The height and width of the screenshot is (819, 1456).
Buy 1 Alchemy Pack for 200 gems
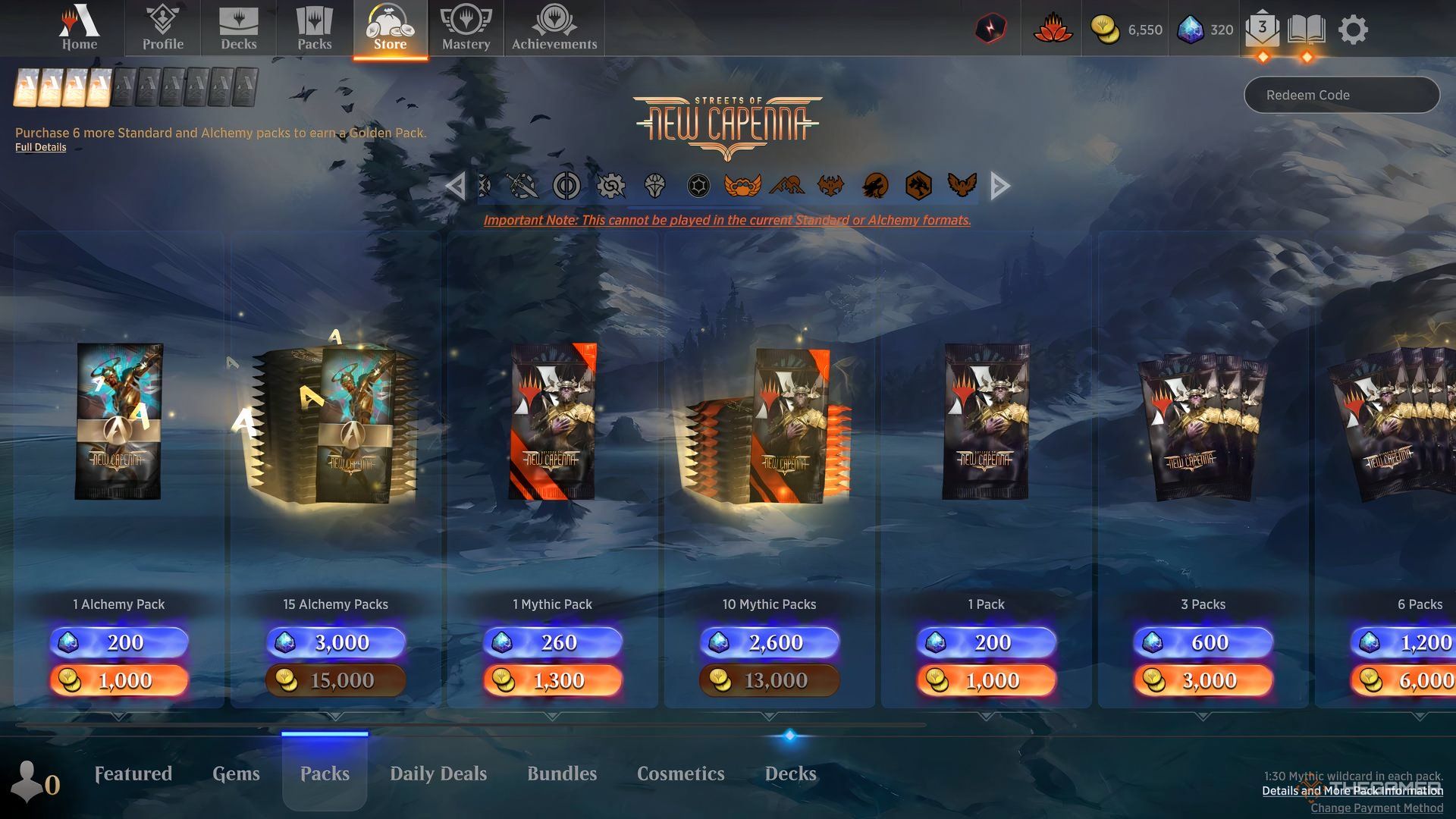coord(119,642)
